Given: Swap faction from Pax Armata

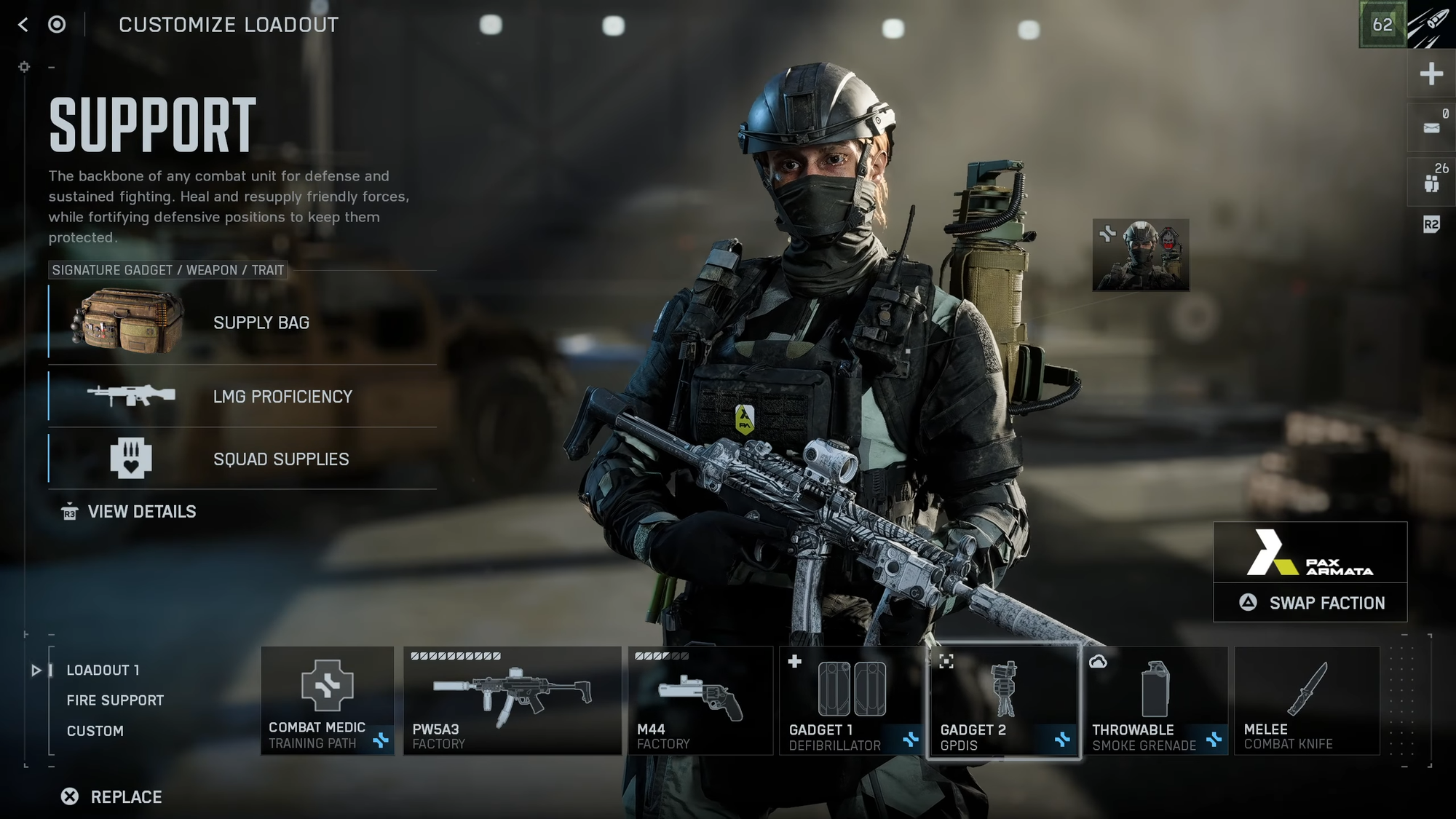Looking at the screenshot, I should pos(1310,603).
